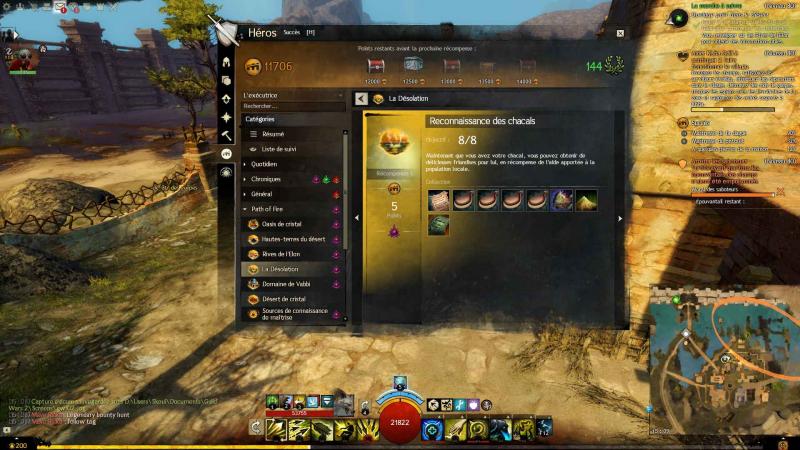
Task: Show the next achievement with right arrow
Action: pos(620,218)
